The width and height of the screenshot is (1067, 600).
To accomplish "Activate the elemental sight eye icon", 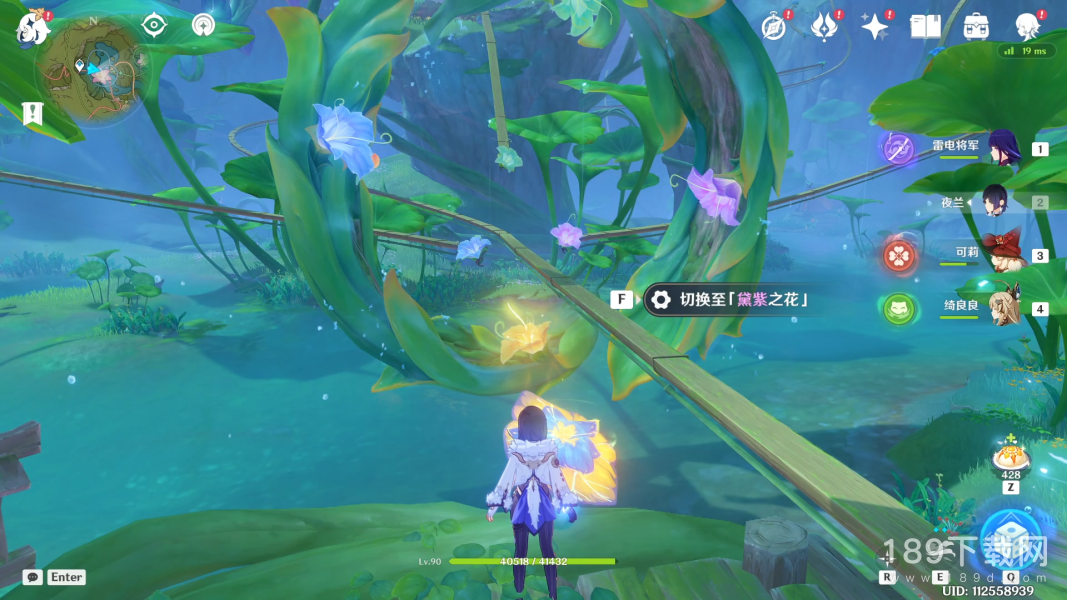I will point(153,25).
